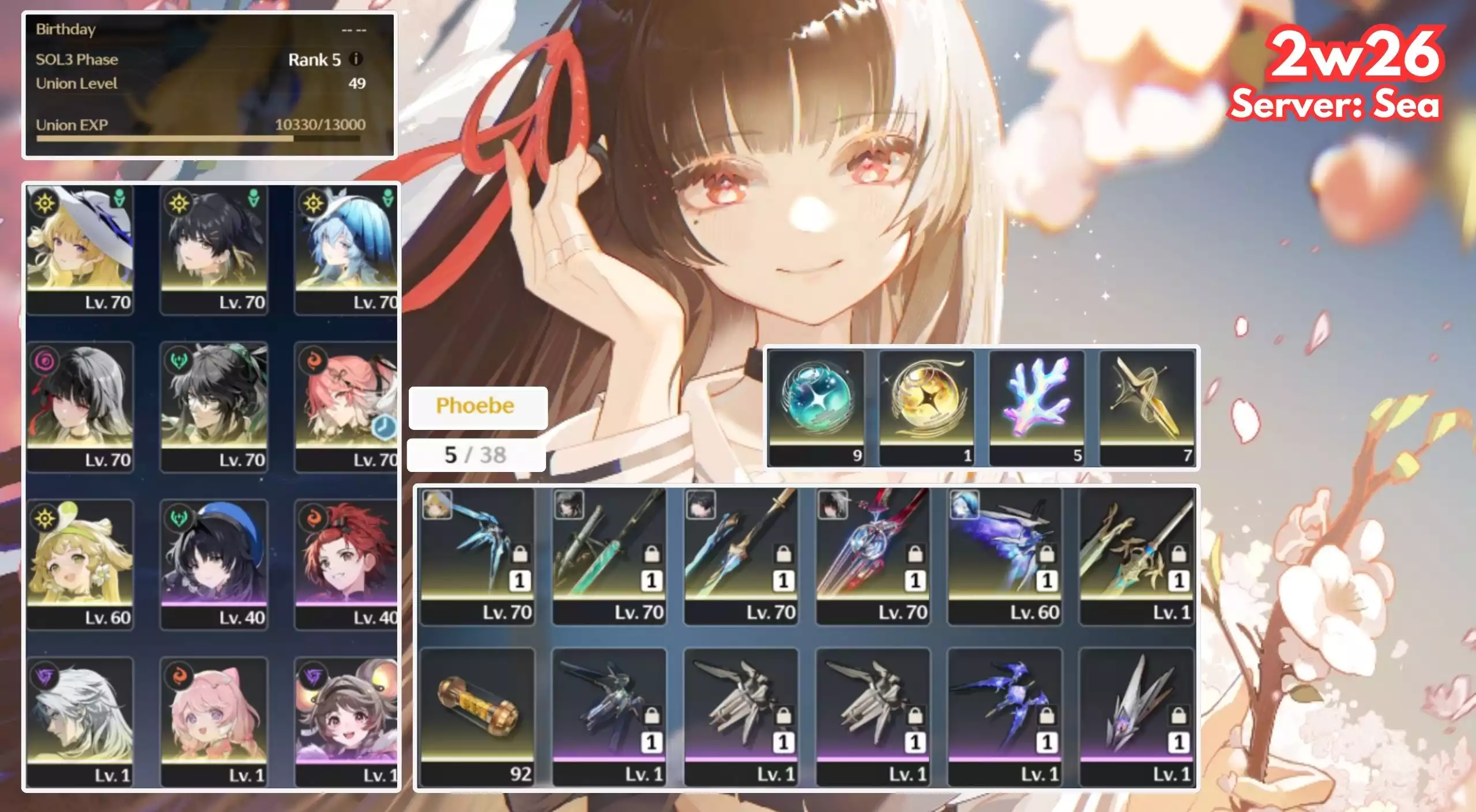This screenshot has height=812, width=1476.
Task: Select the pink cat-eared Lv. 1 character
Action: click(x=214, y=721)
